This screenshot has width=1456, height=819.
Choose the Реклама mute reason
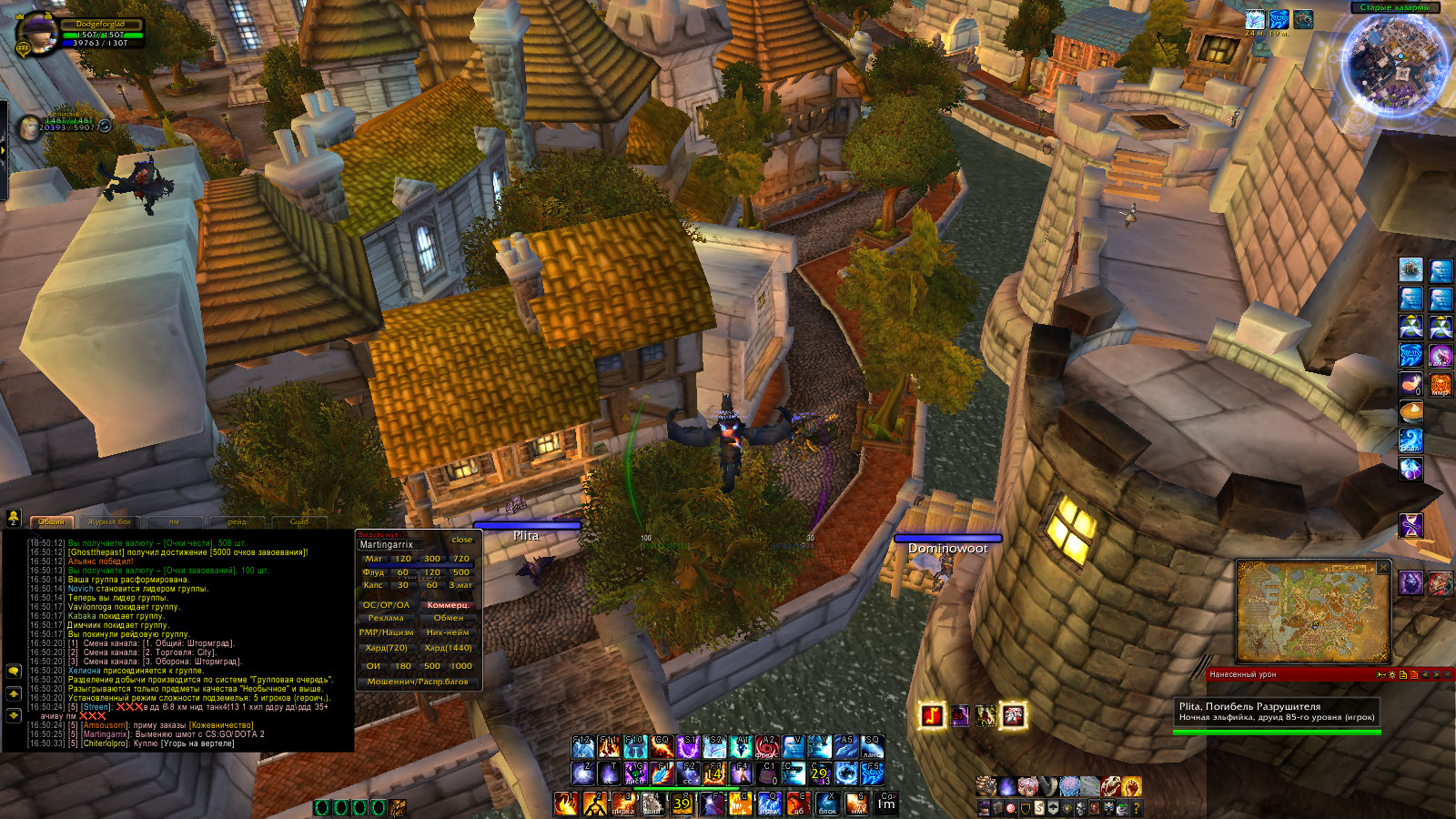tap(386, 618)
